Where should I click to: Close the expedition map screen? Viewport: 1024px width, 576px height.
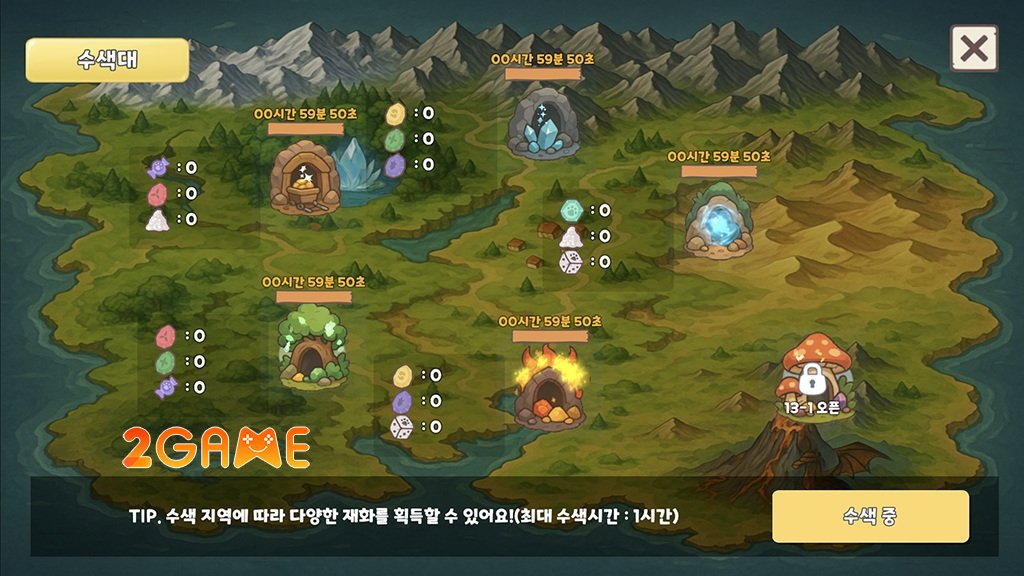pyautogui.click(x=973, y=48)
